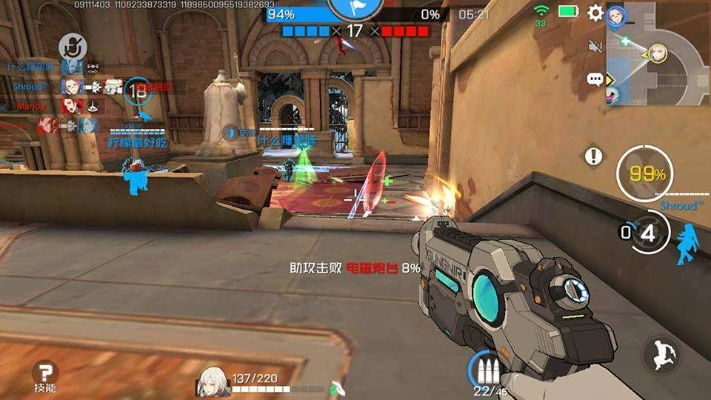Activate the 99% ultimate ability
The image size is (711, 400).
pyautogui.click(x=647, y=174)
